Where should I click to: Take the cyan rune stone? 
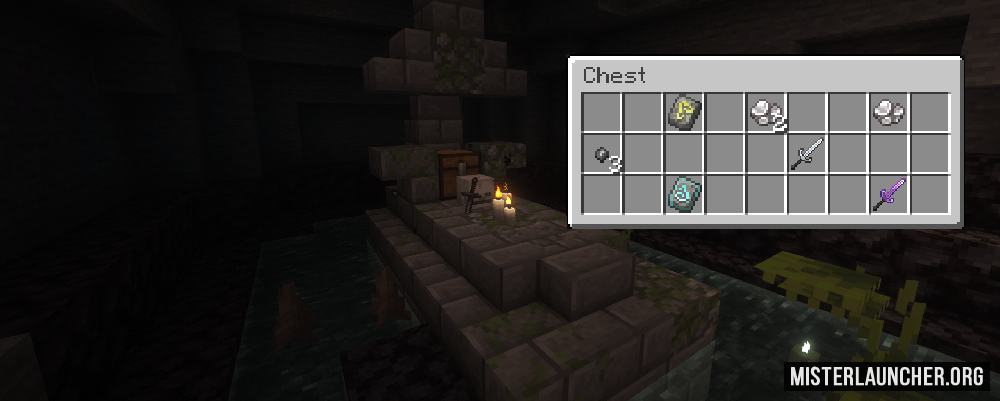684,194
